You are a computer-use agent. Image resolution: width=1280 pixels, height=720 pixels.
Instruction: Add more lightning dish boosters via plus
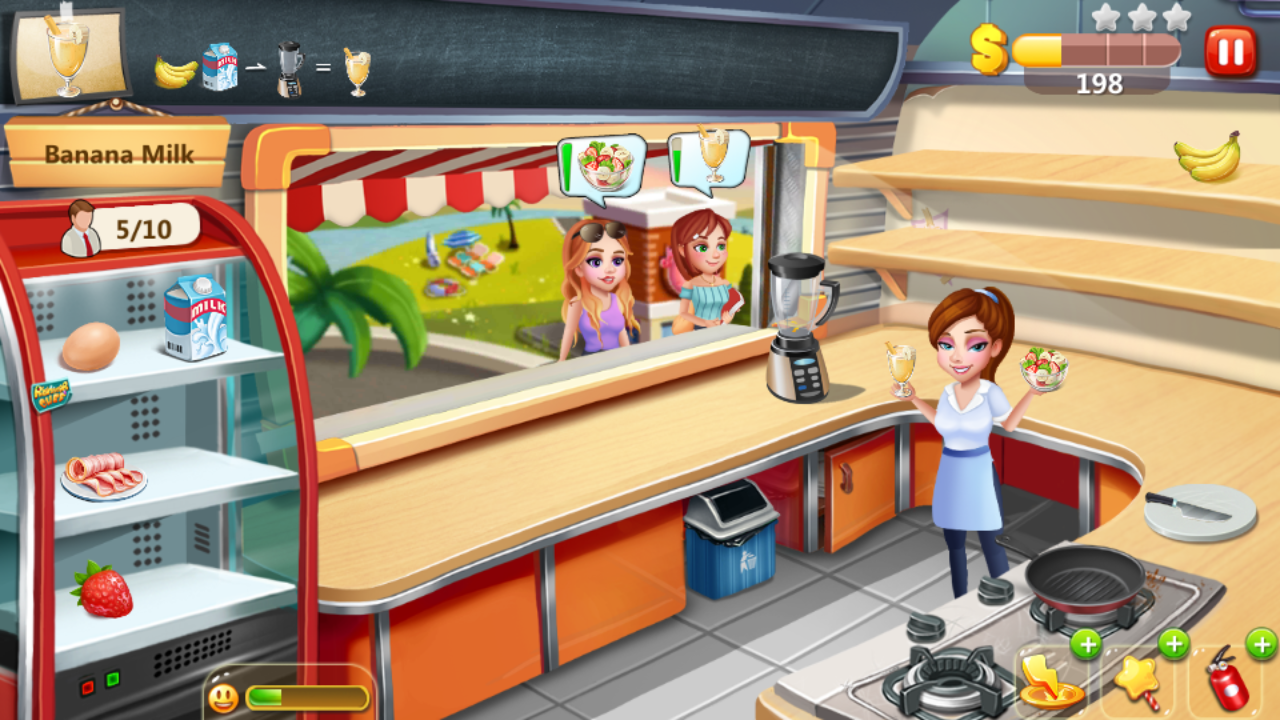(x=1086, y=644)
